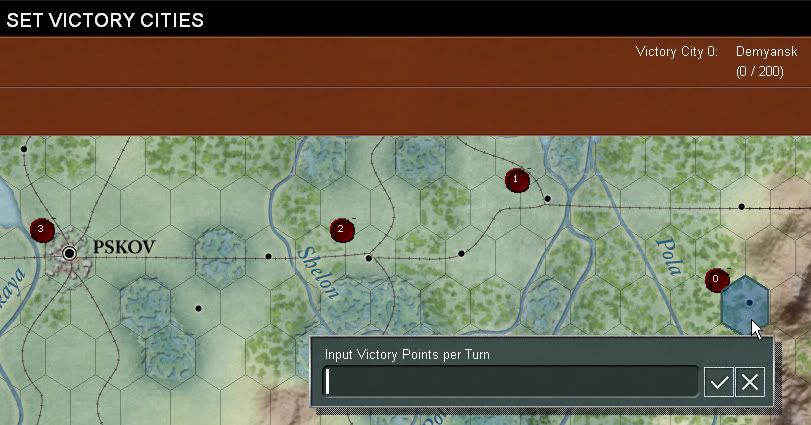
Task: Select victory city marker number 1
Action: 516,180
